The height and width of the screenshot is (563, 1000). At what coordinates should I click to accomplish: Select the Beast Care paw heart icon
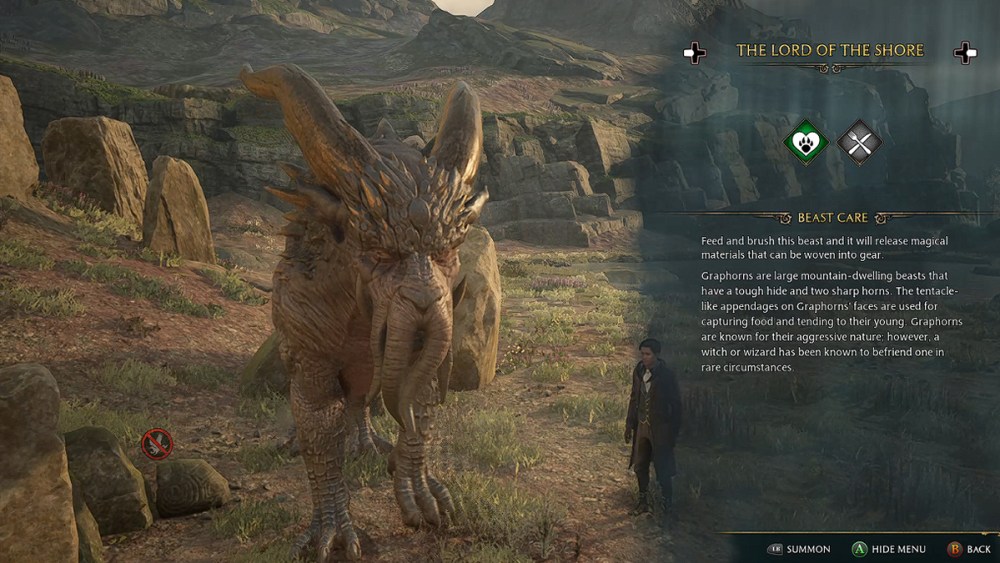805,142
